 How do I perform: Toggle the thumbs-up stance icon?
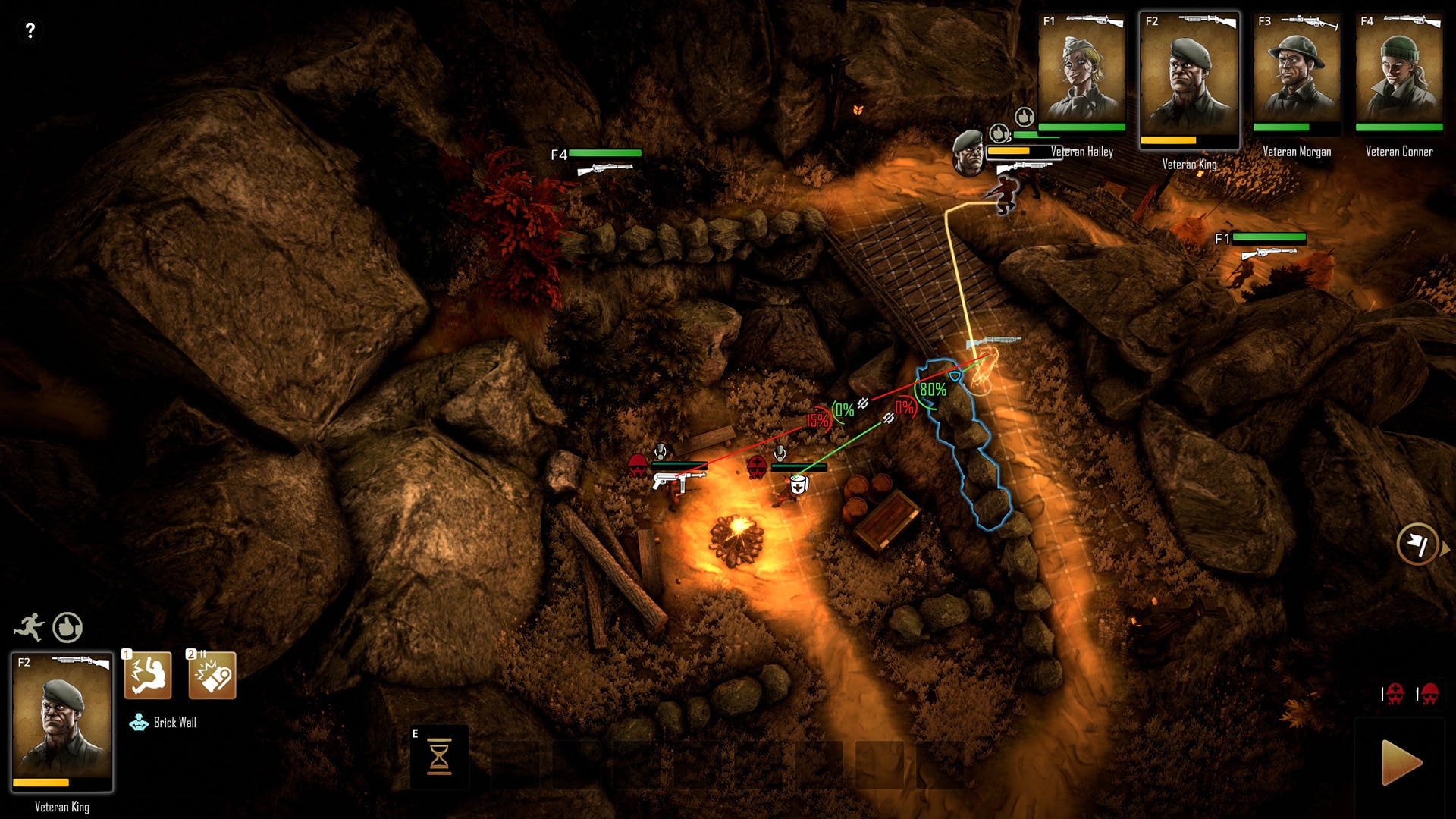pyautogui.click(x=67, y=627)
